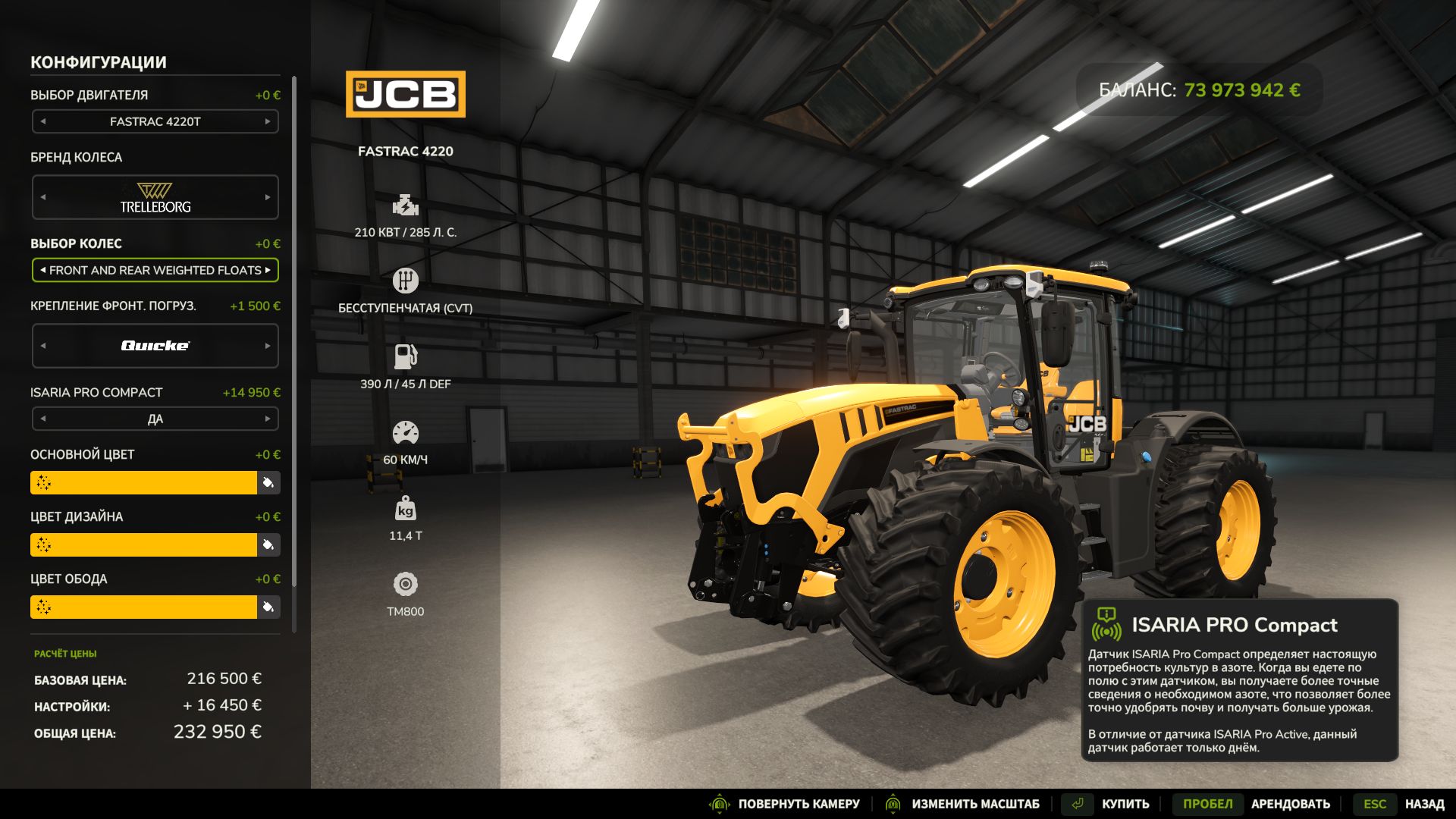Open the color picker for ЦВЕТ ОБОДА
Screen dimensions: 1456x819
point(267,607)
